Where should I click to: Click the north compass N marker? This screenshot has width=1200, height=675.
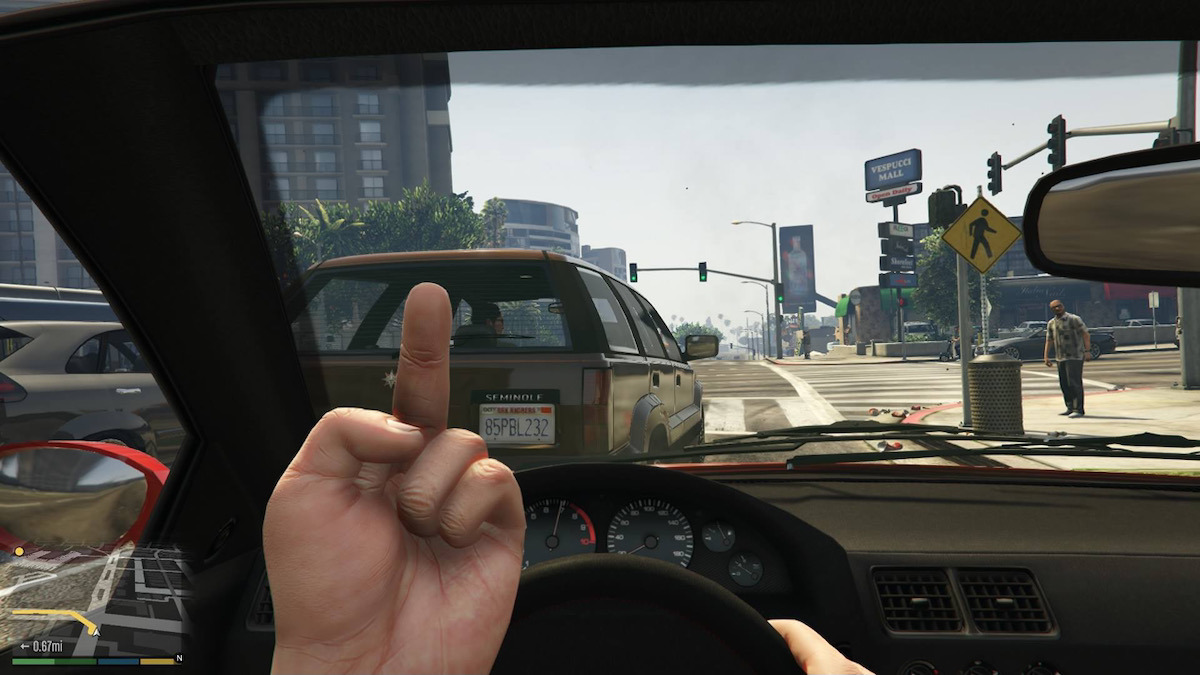(x=179, y=658)
